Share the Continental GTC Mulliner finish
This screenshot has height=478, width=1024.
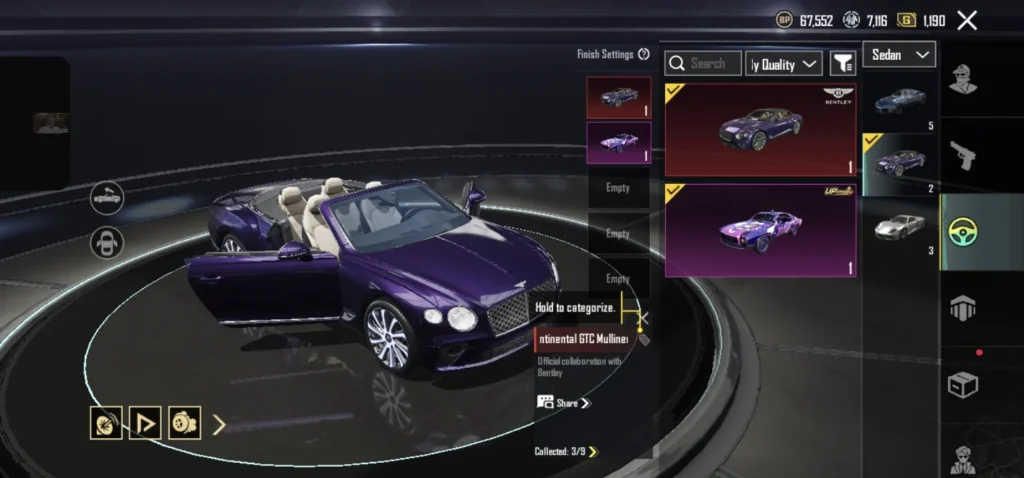565,403
